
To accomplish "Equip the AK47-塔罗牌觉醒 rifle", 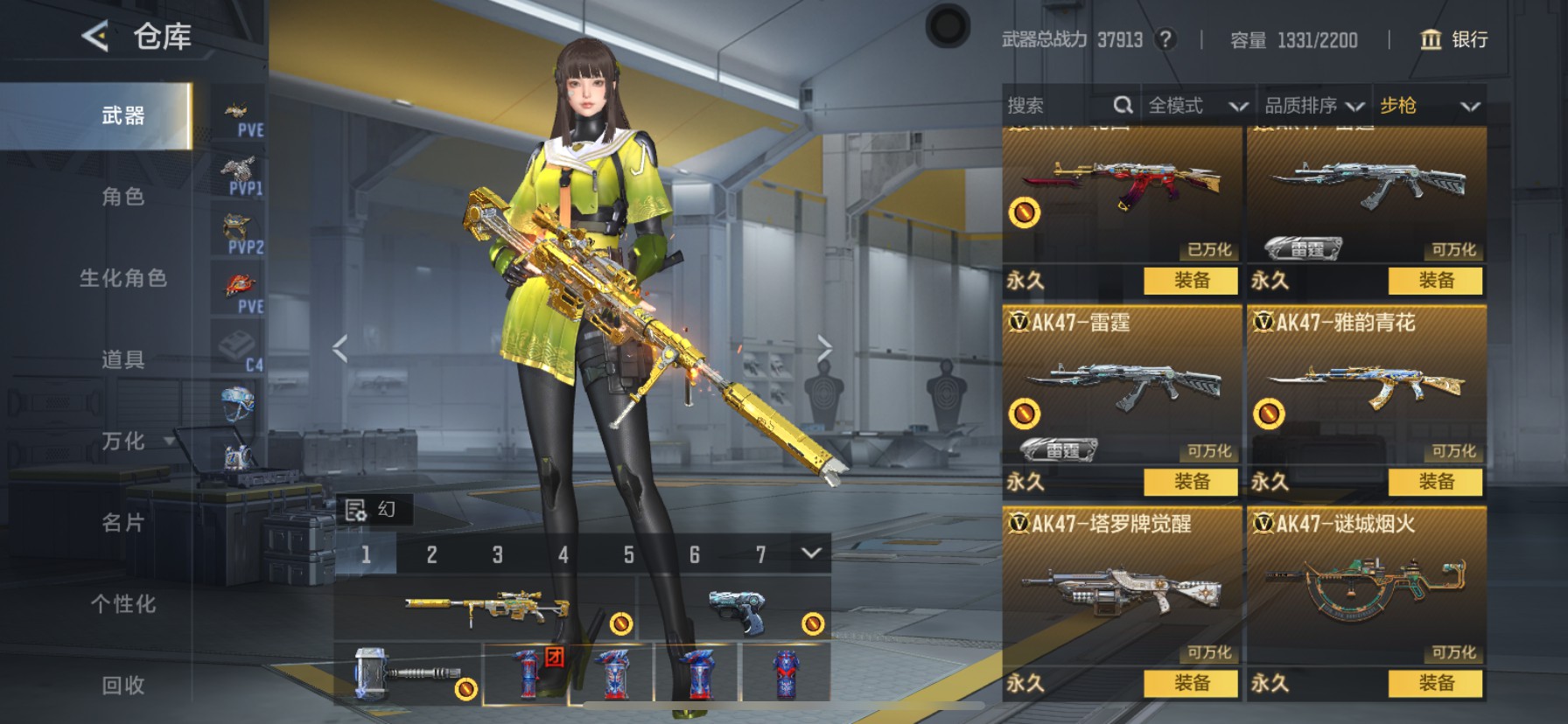I will pos(1192,683).
